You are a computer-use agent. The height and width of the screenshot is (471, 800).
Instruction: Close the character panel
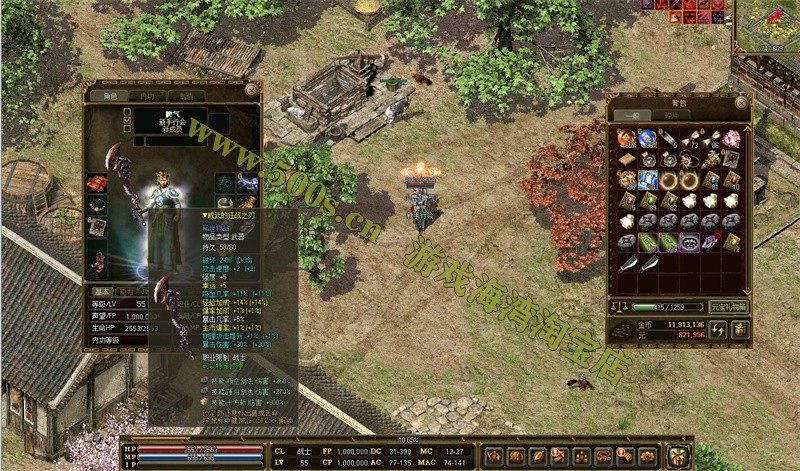(x=254, y=93)
